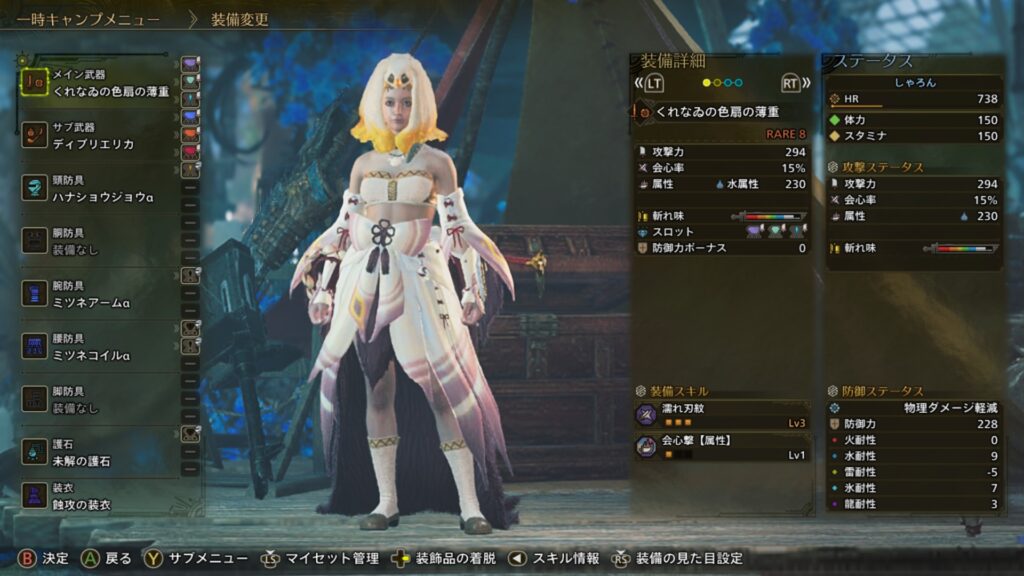
Task: Choose the empty 脚防具 leg armor slot
Action: 100,399
